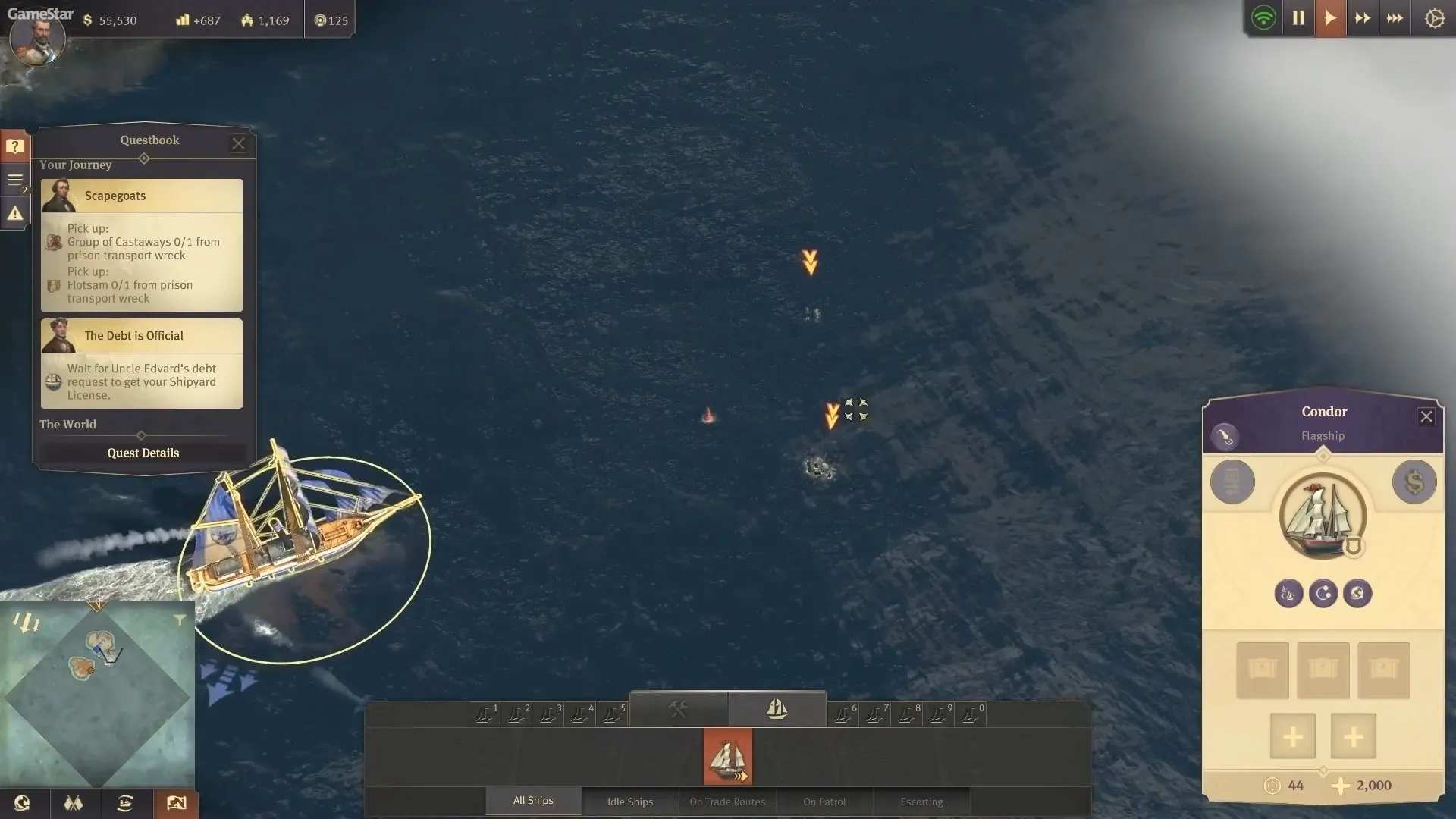
Task: Set game speed to triple fast-forward
Action: [x=1395, y=18]
